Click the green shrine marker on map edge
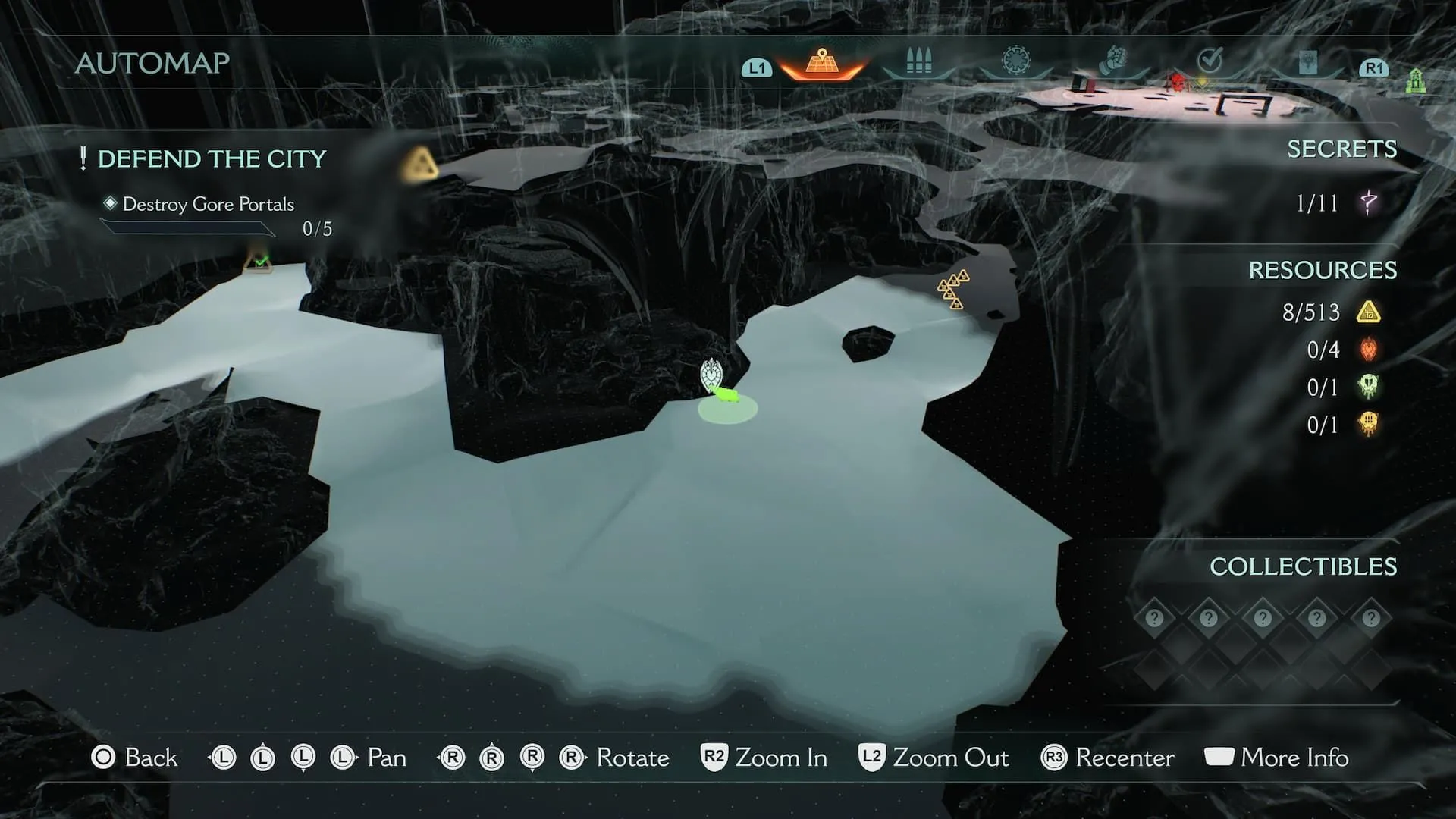The height and width of the screenshot is (819, 1456). 1415,80
